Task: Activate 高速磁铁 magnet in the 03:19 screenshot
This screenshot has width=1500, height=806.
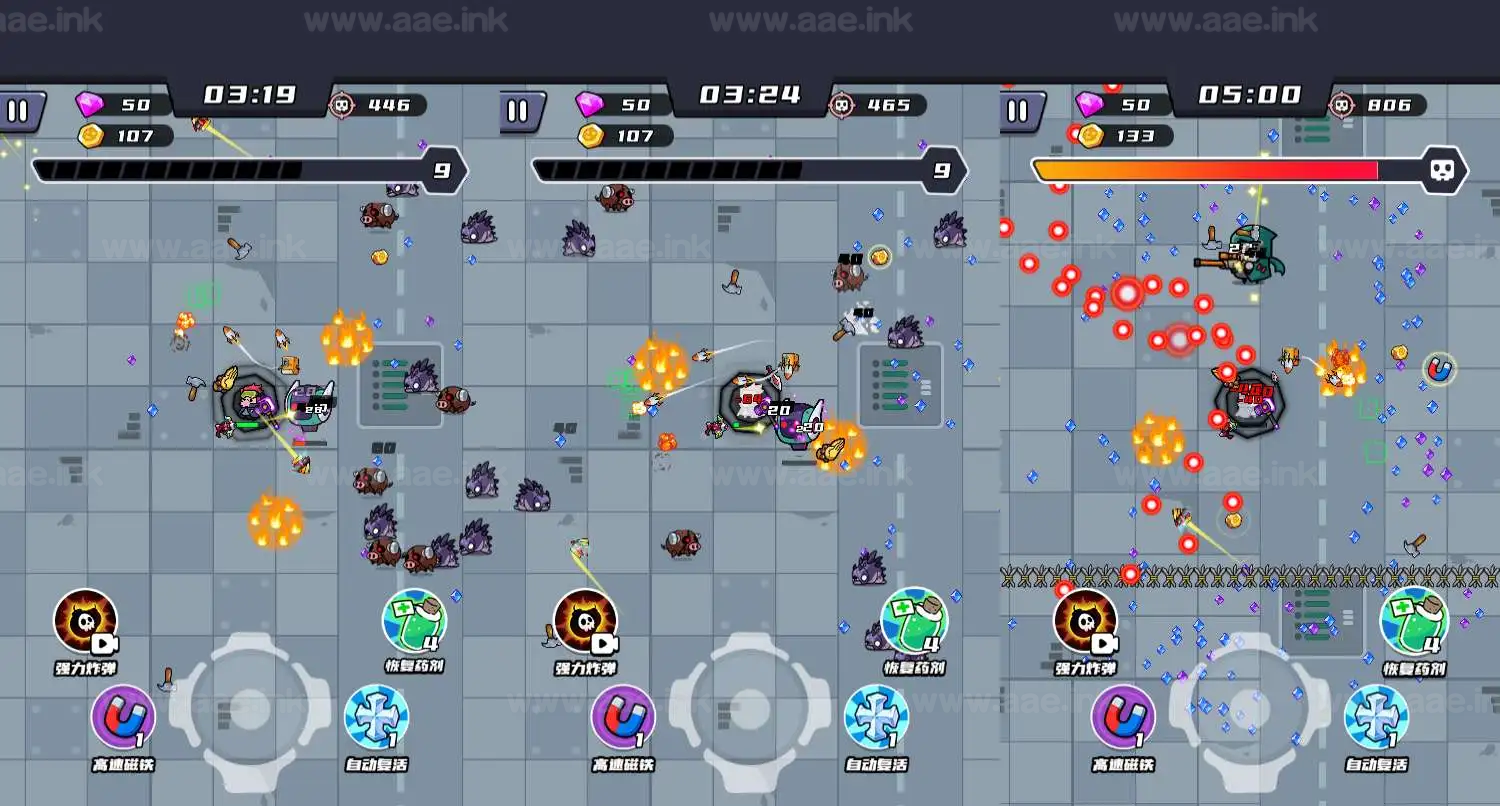Action: click(x=123, y=717)
